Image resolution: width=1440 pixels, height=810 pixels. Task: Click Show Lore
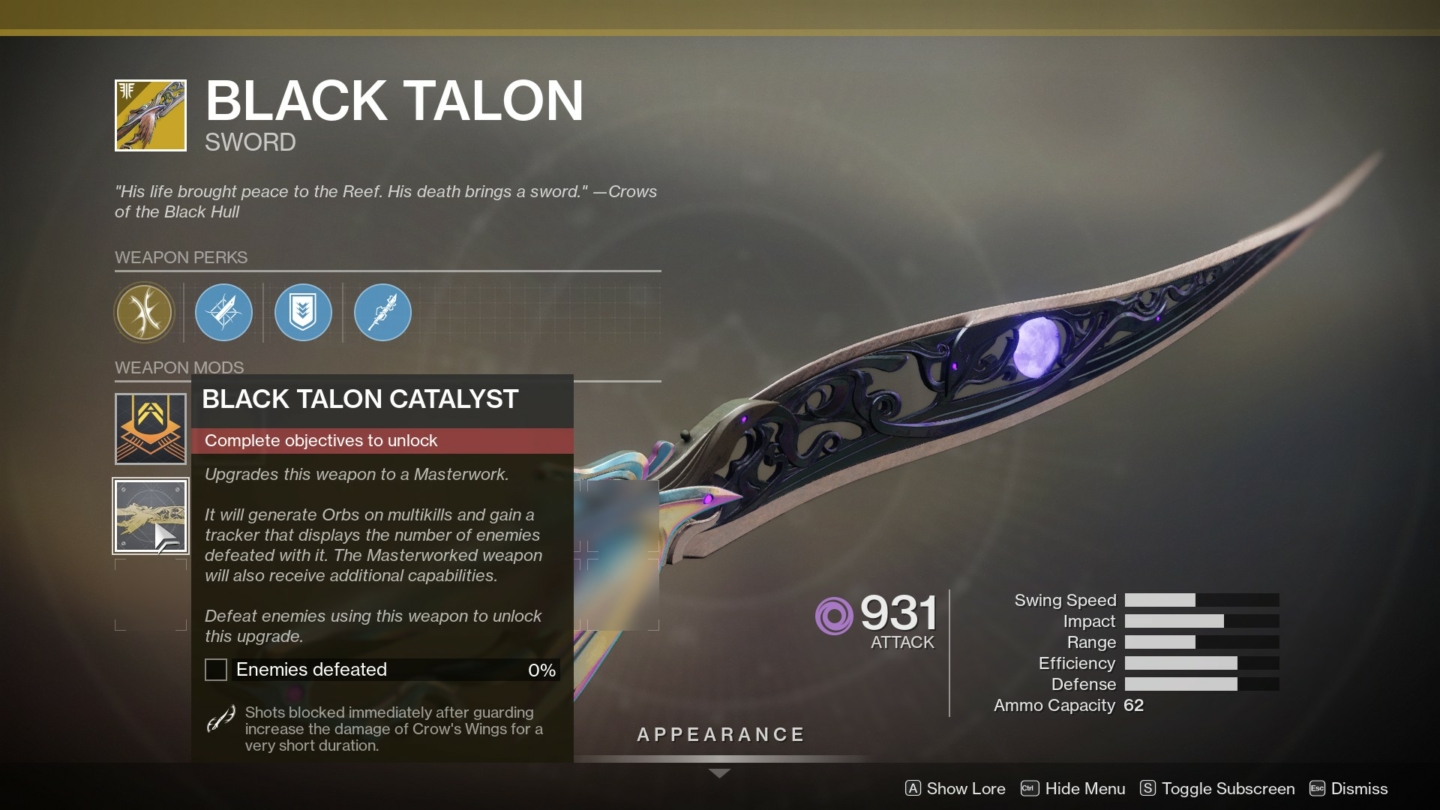coord(966,788)
